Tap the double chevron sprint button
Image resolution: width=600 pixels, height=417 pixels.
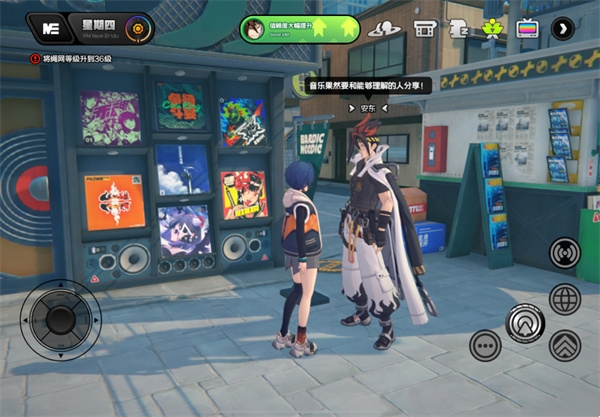565,346
